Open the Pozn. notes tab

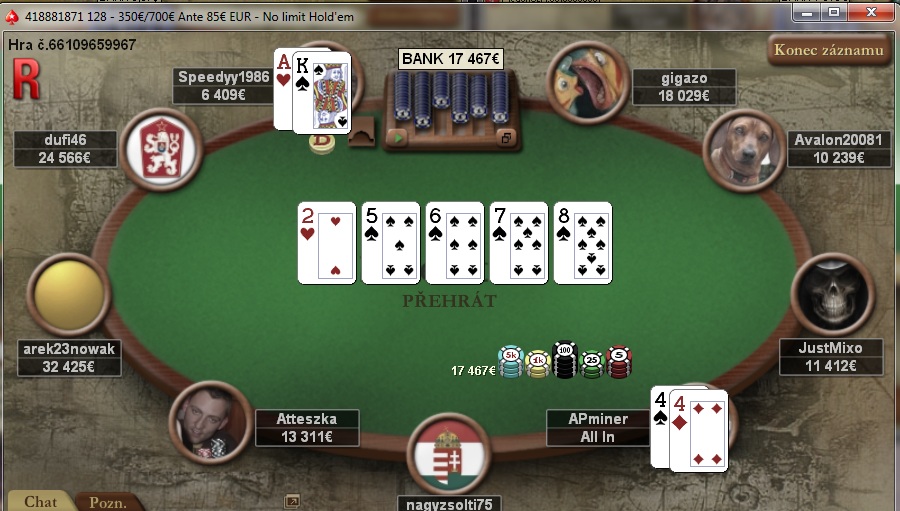tap(107, 502)
